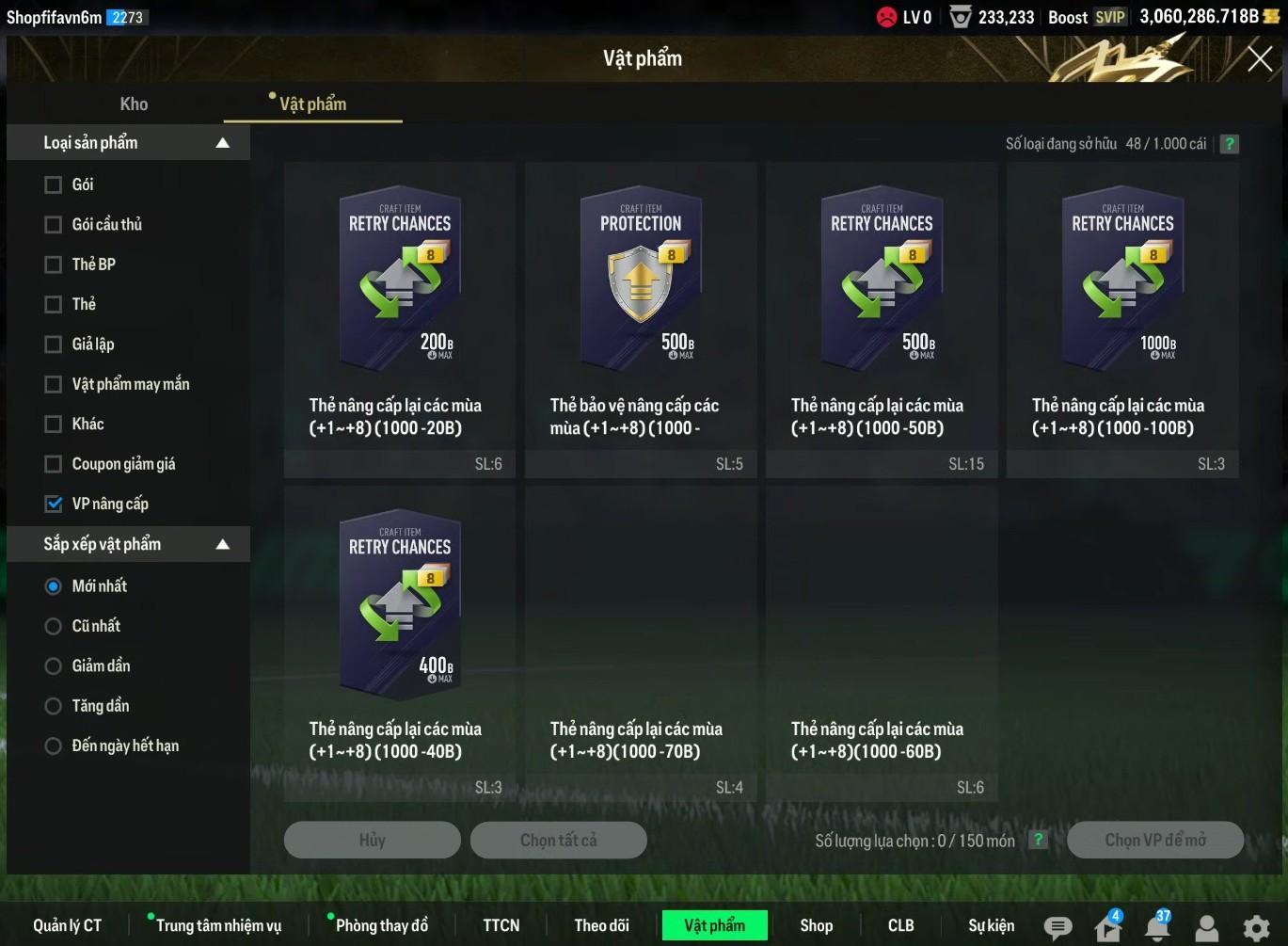Close the Vật phẩm window

[1260, 59]
